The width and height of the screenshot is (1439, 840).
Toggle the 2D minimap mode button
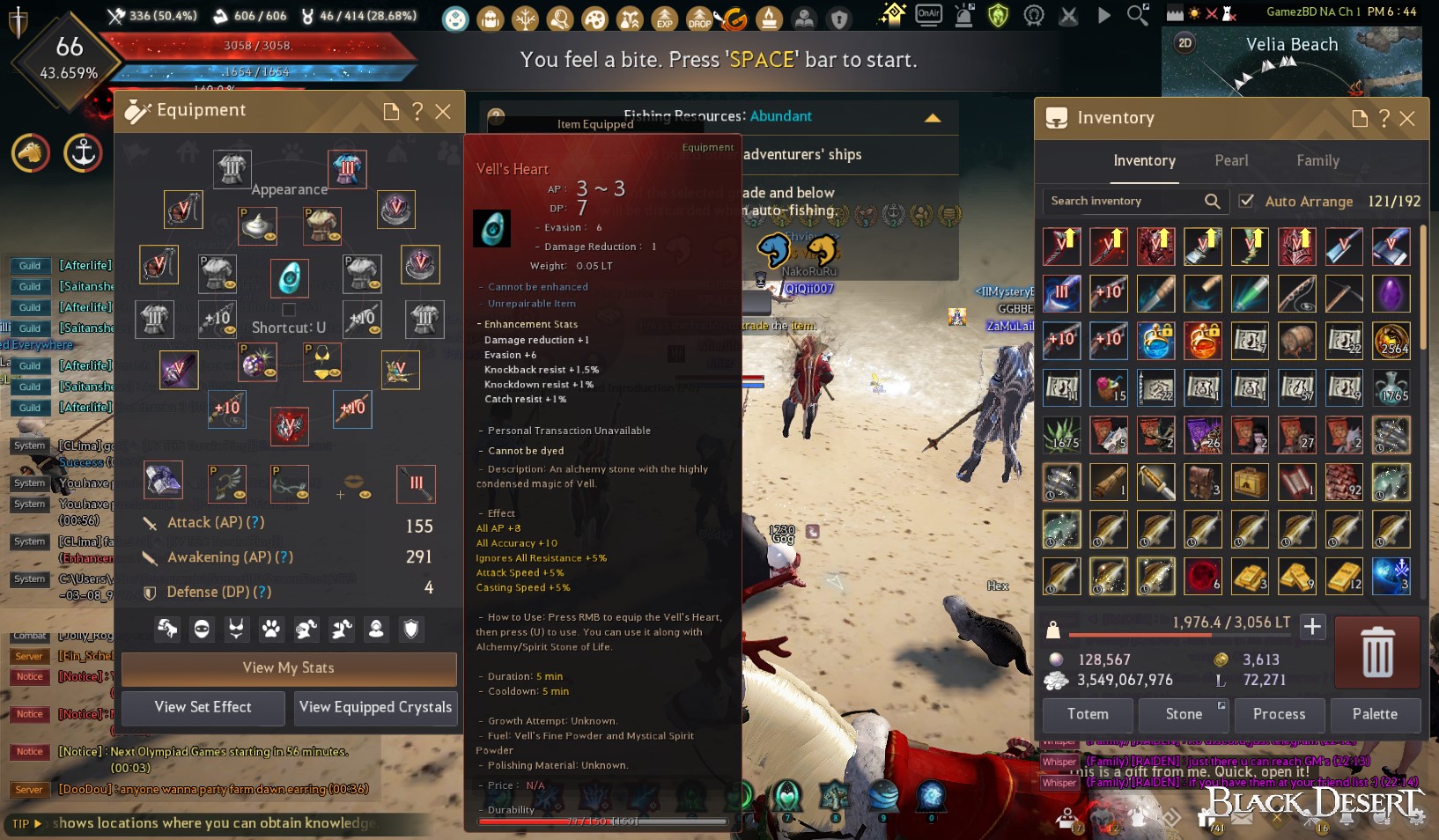pos(1185,43)
